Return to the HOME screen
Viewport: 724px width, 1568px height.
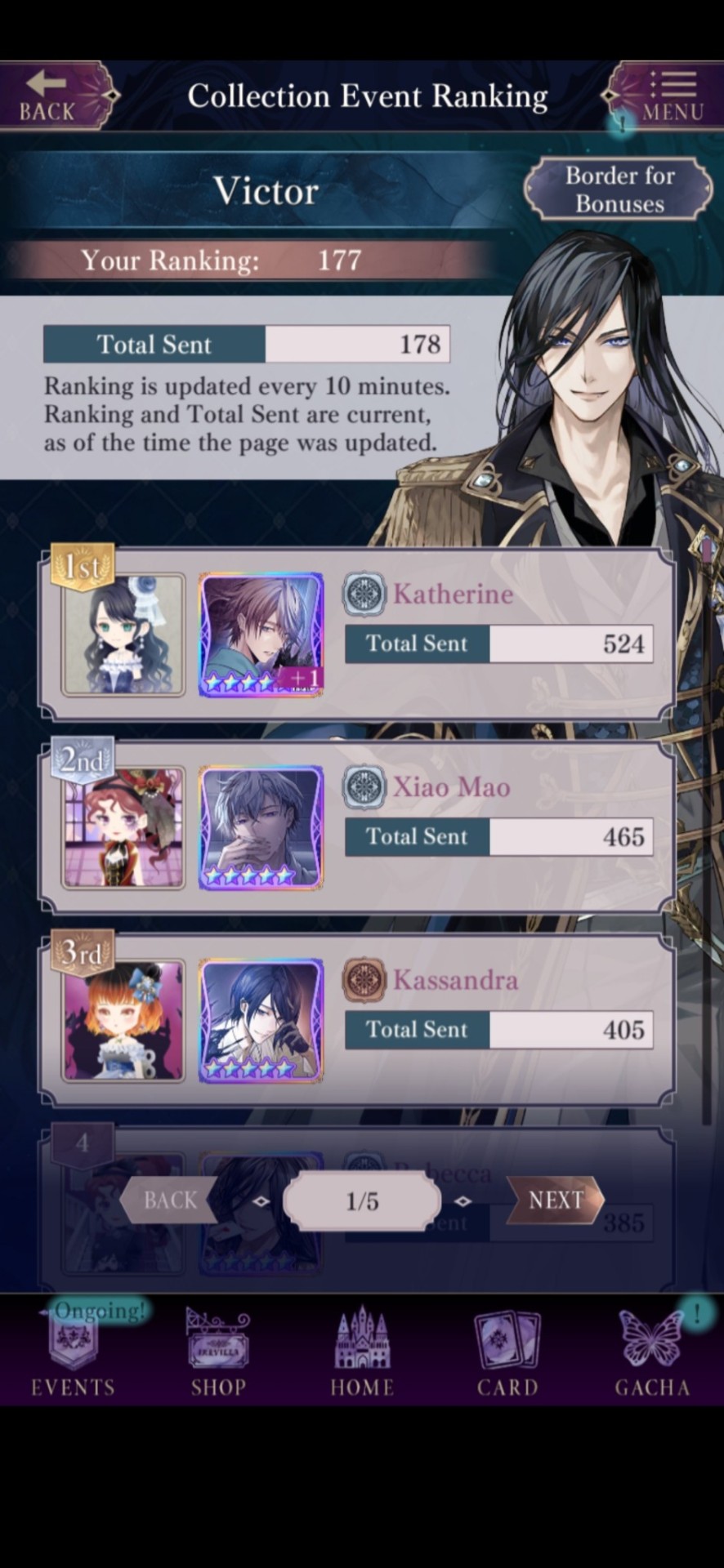click(362, 1352)
